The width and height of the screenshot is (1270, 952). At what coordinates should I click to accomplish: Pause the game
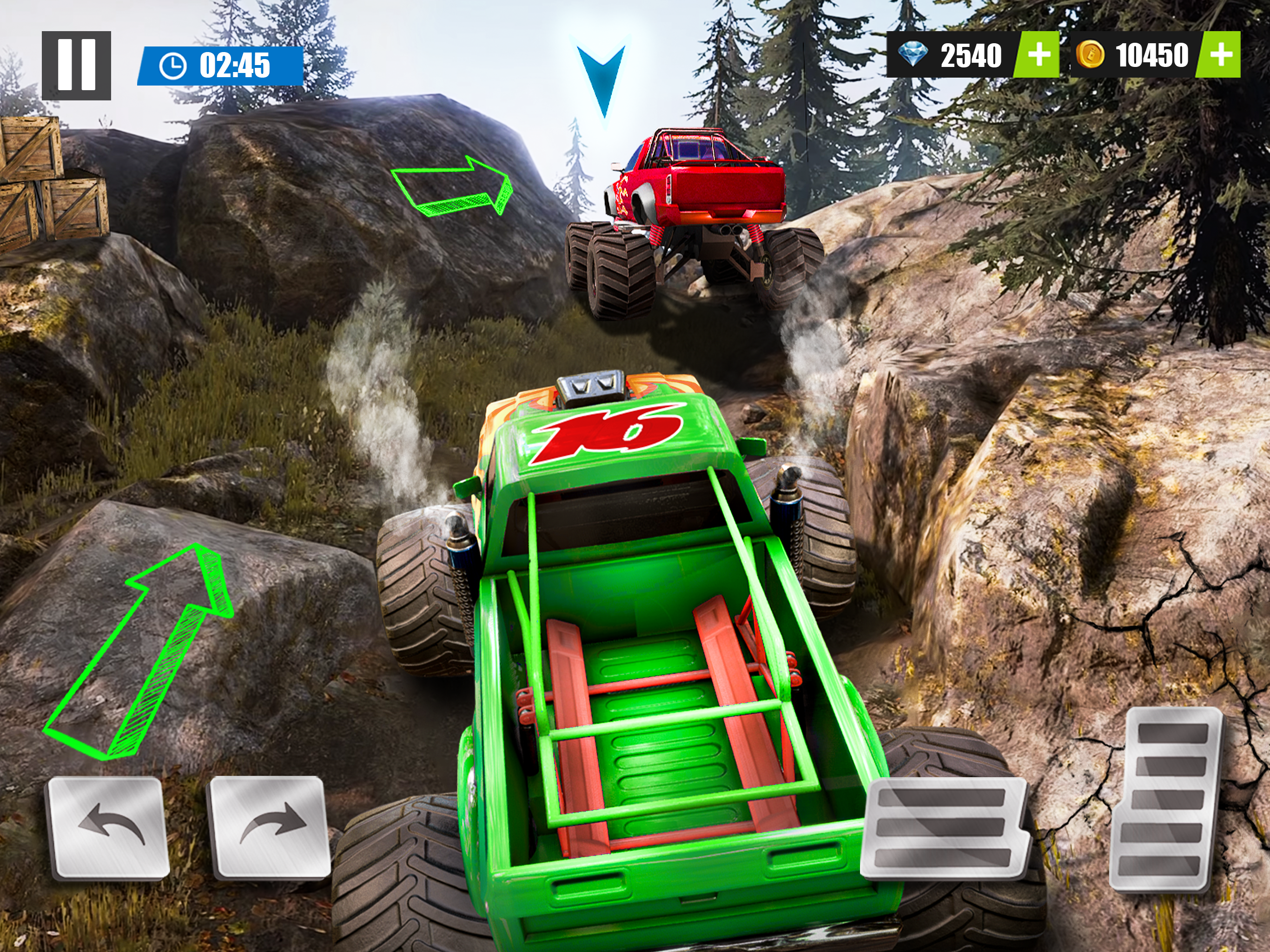click(76, 66)
